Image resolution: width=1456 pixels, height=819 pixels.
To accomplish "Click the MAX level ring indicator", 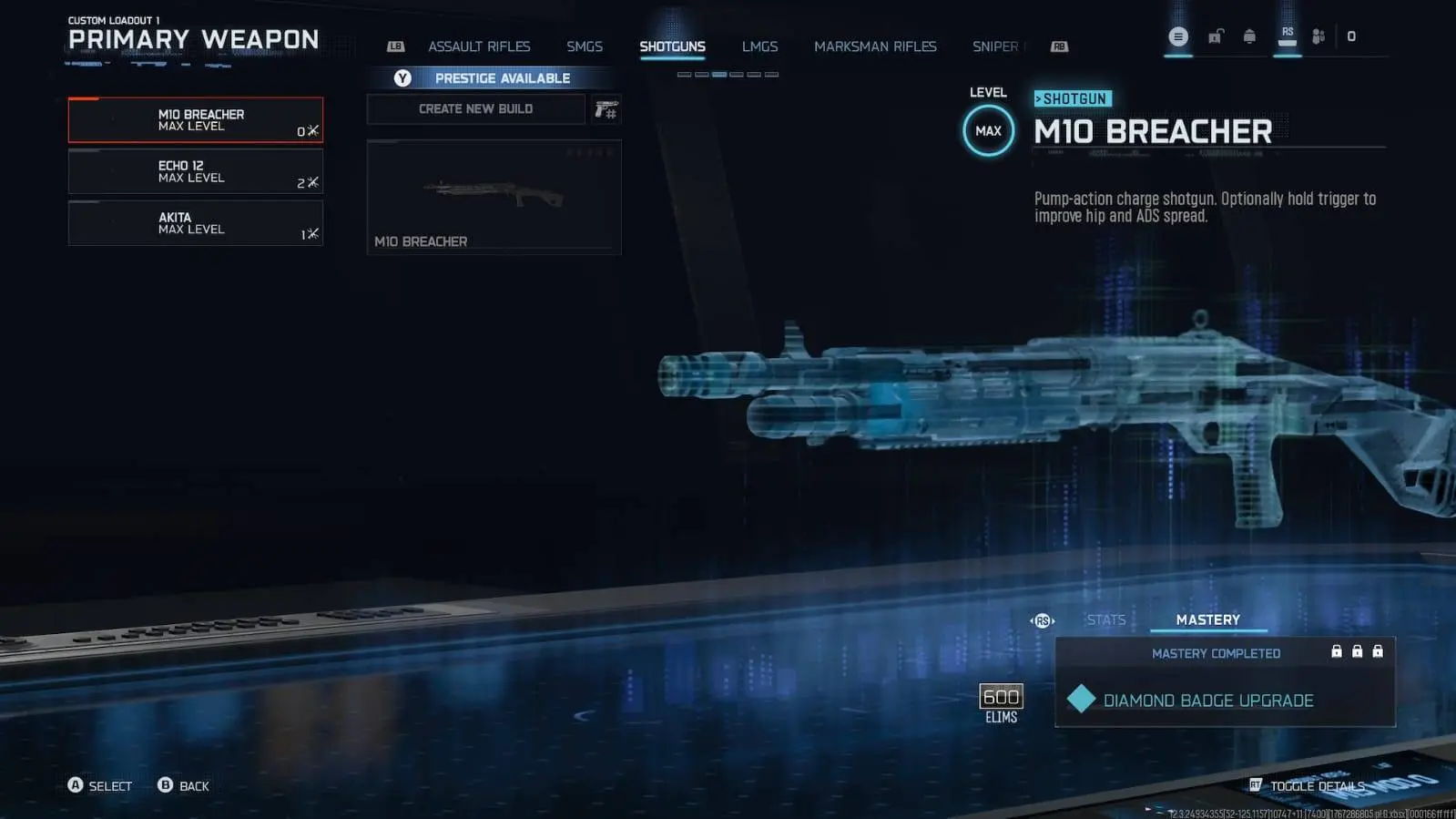I will click(x=987, y=130).
